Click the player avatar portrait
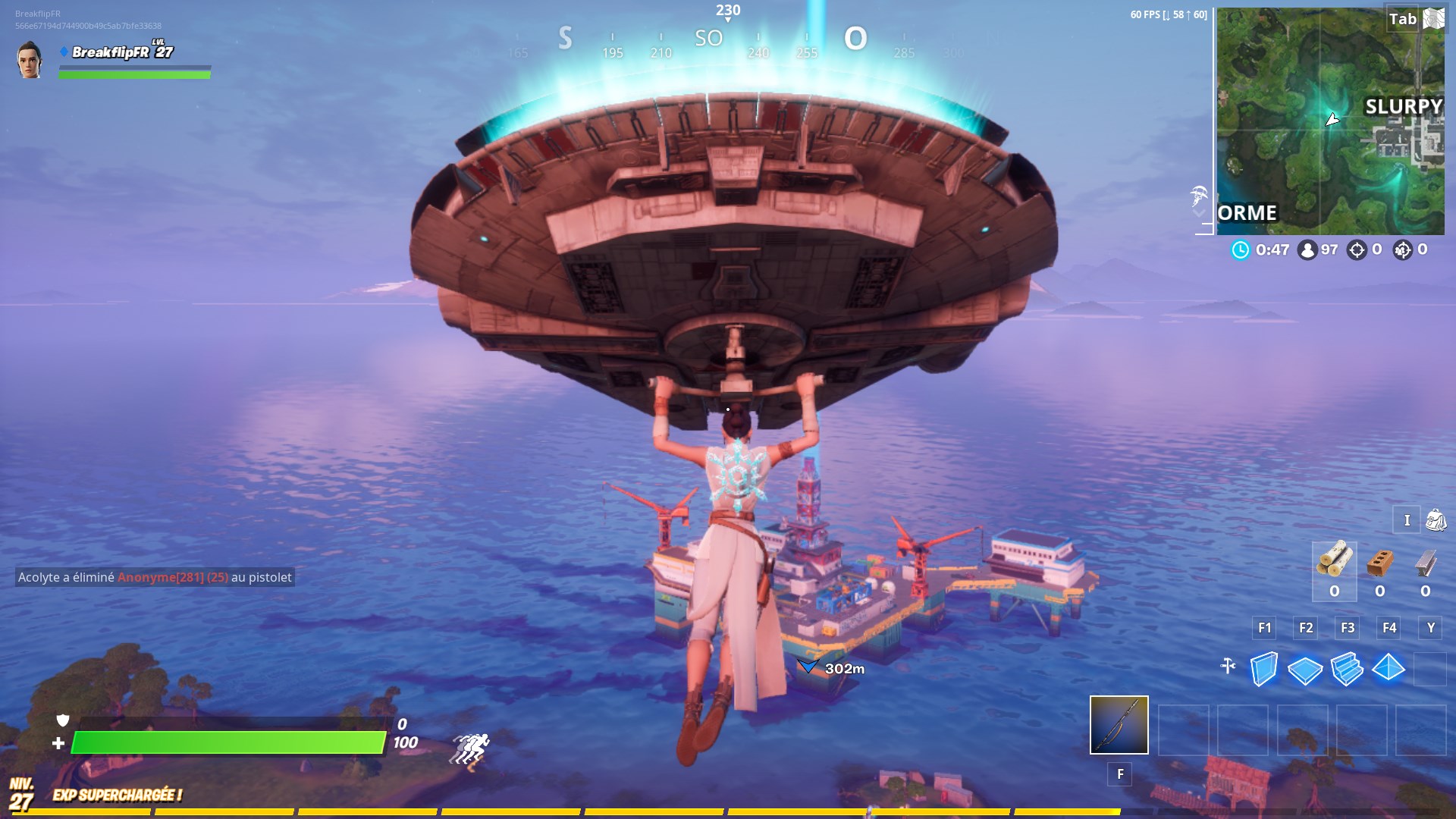1456x819 pixels. coord(30,60)
